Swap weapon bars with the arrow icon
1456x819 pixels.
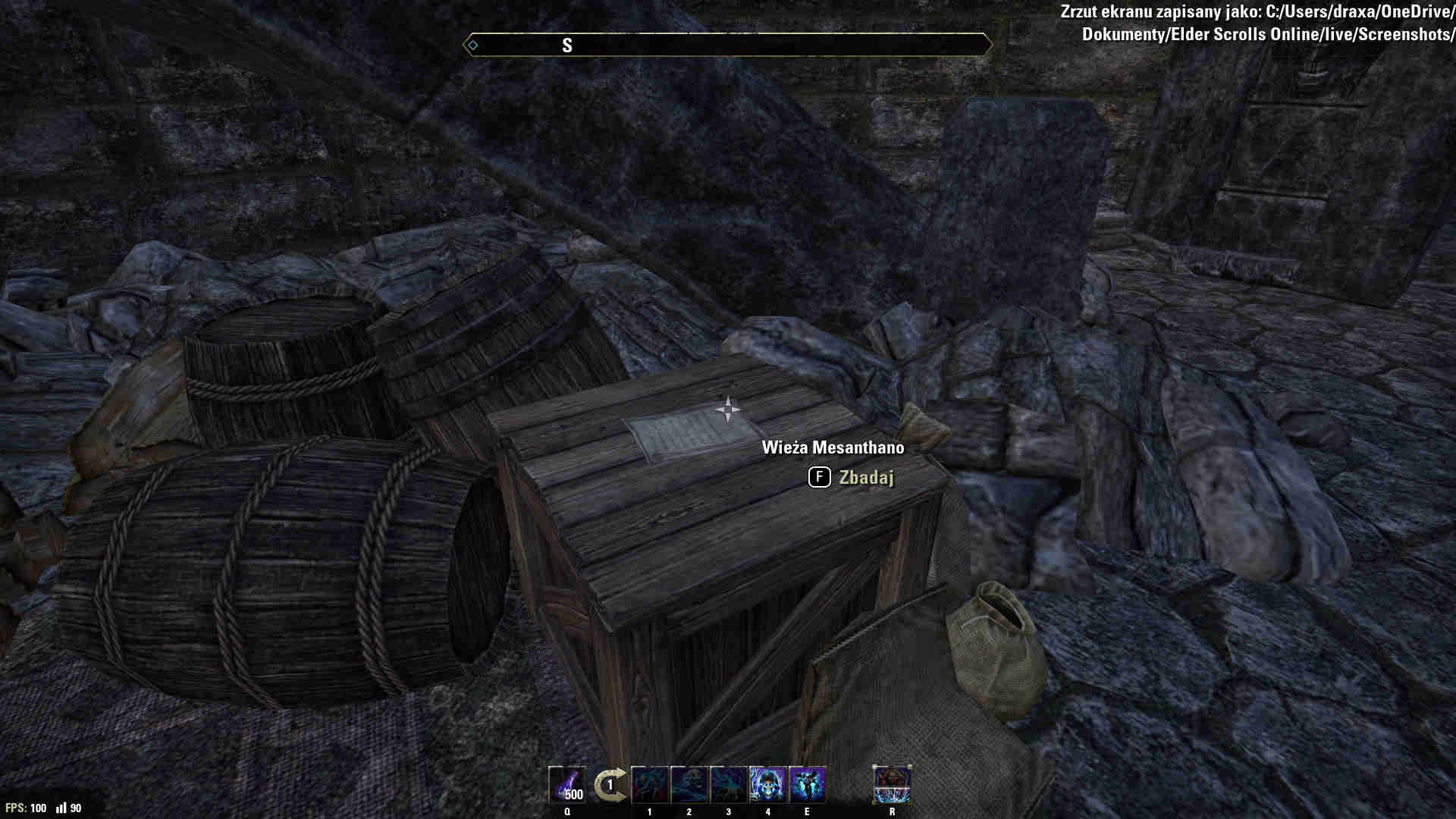(610, 785)
